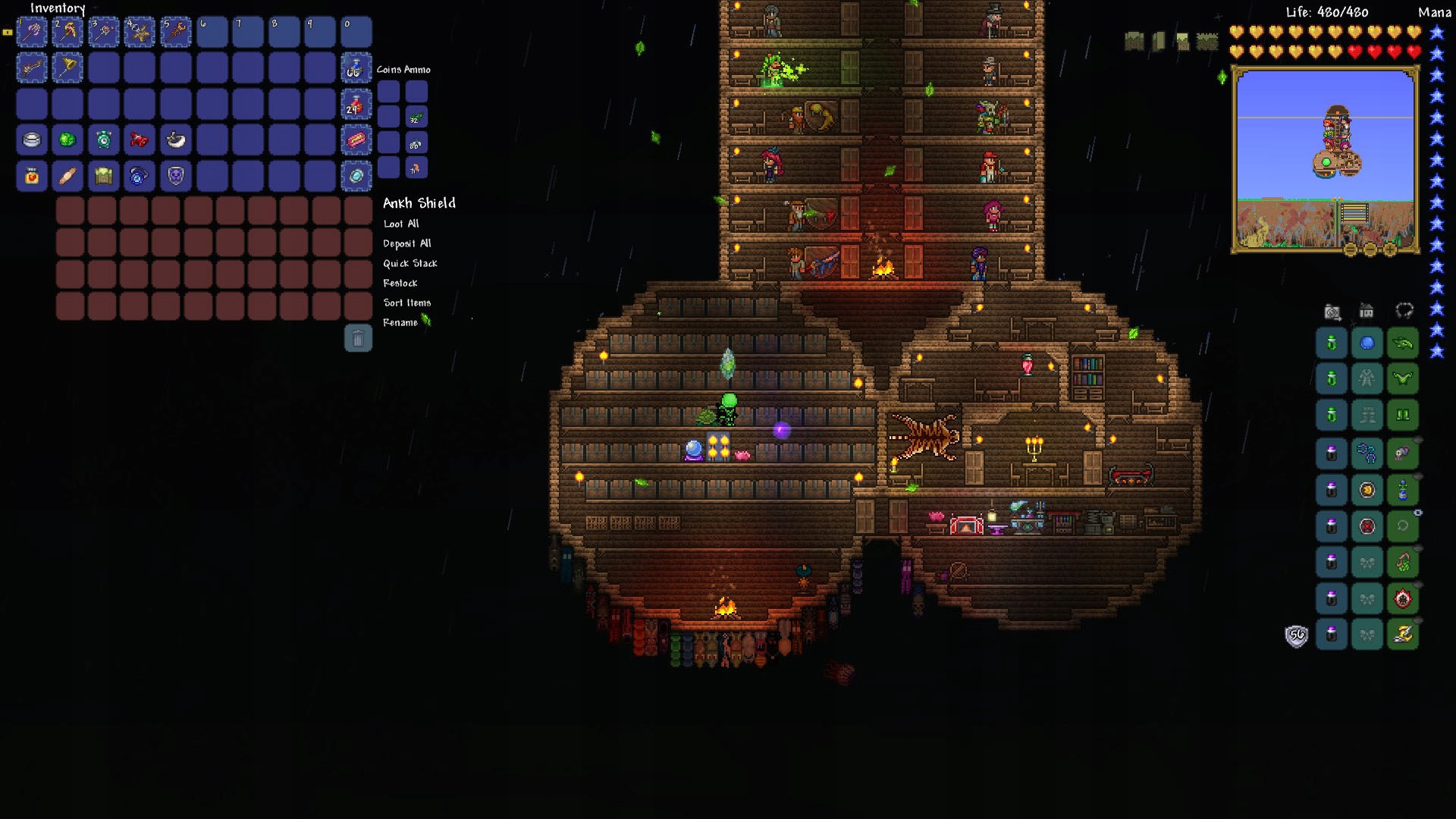The width and height of the screenshot is (1456, 819).
Task: Sort Items in the chest
Action: click(x=406, y=303)
